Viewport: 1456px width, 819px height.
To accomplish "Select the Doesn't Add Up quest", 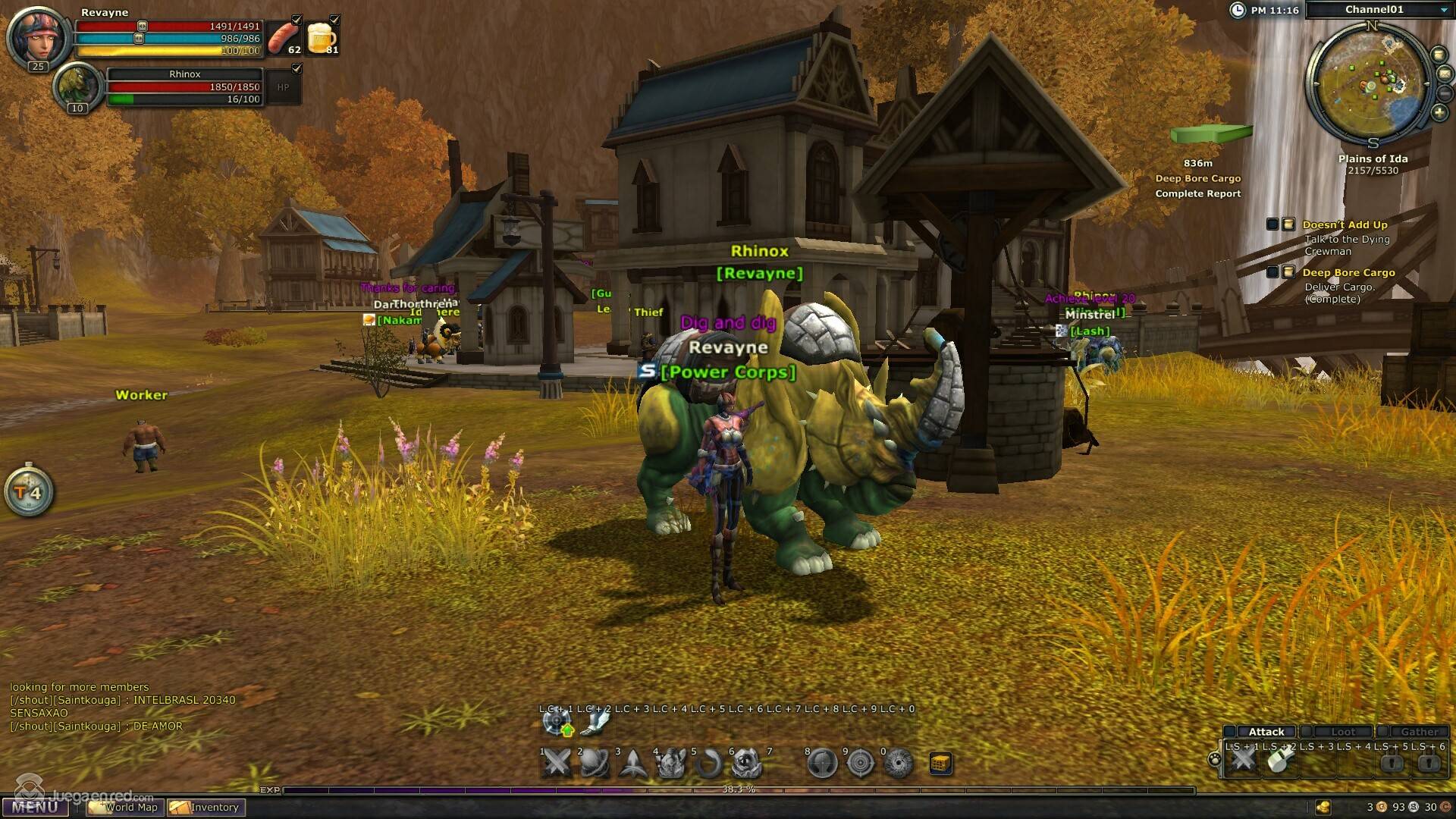I will click(1345, 224).
